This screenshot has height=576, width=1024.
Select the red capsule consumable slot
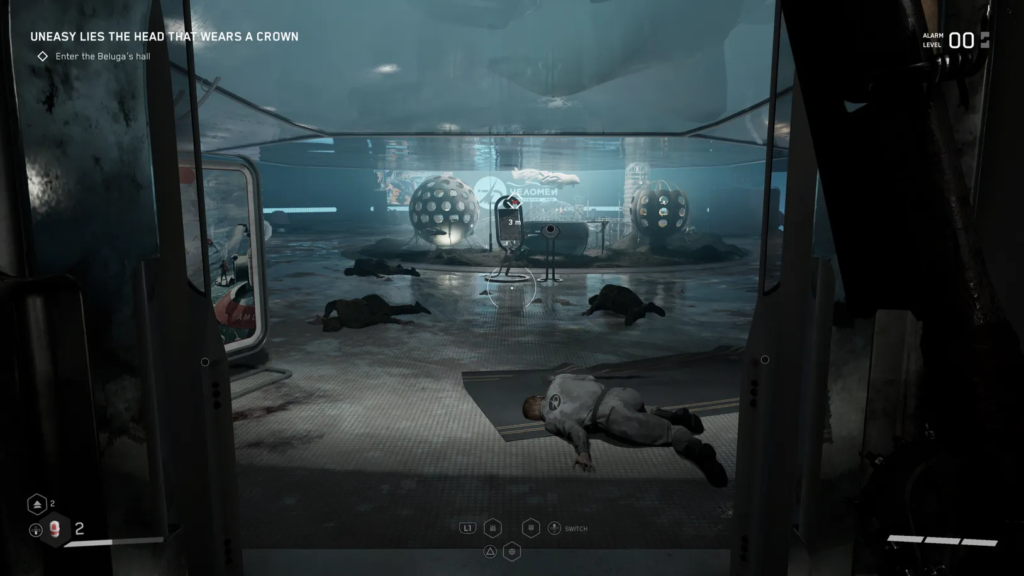[55, 530]
